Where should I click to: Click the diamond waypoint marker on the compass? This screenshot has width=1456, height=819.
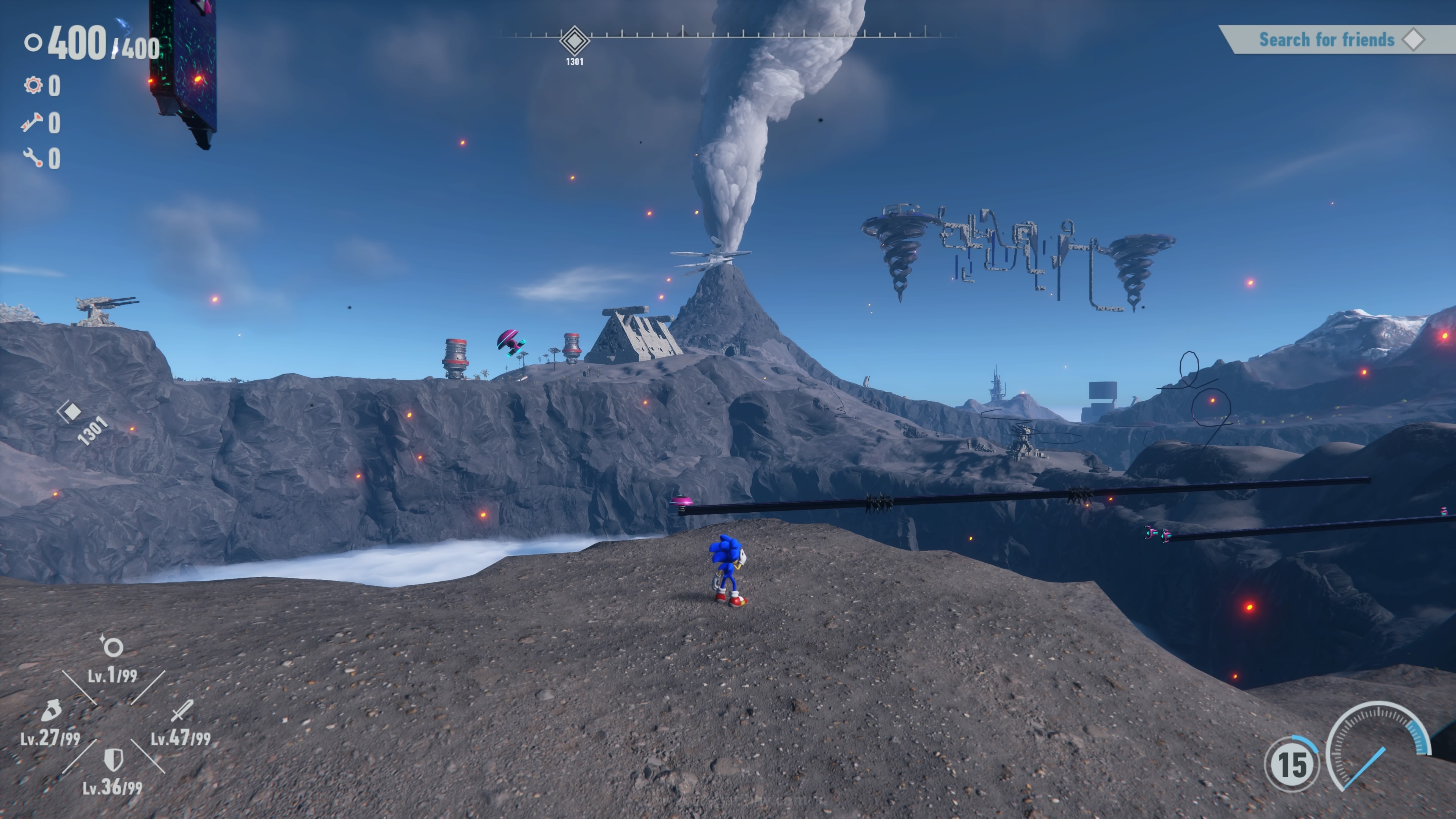click(574, 41)
